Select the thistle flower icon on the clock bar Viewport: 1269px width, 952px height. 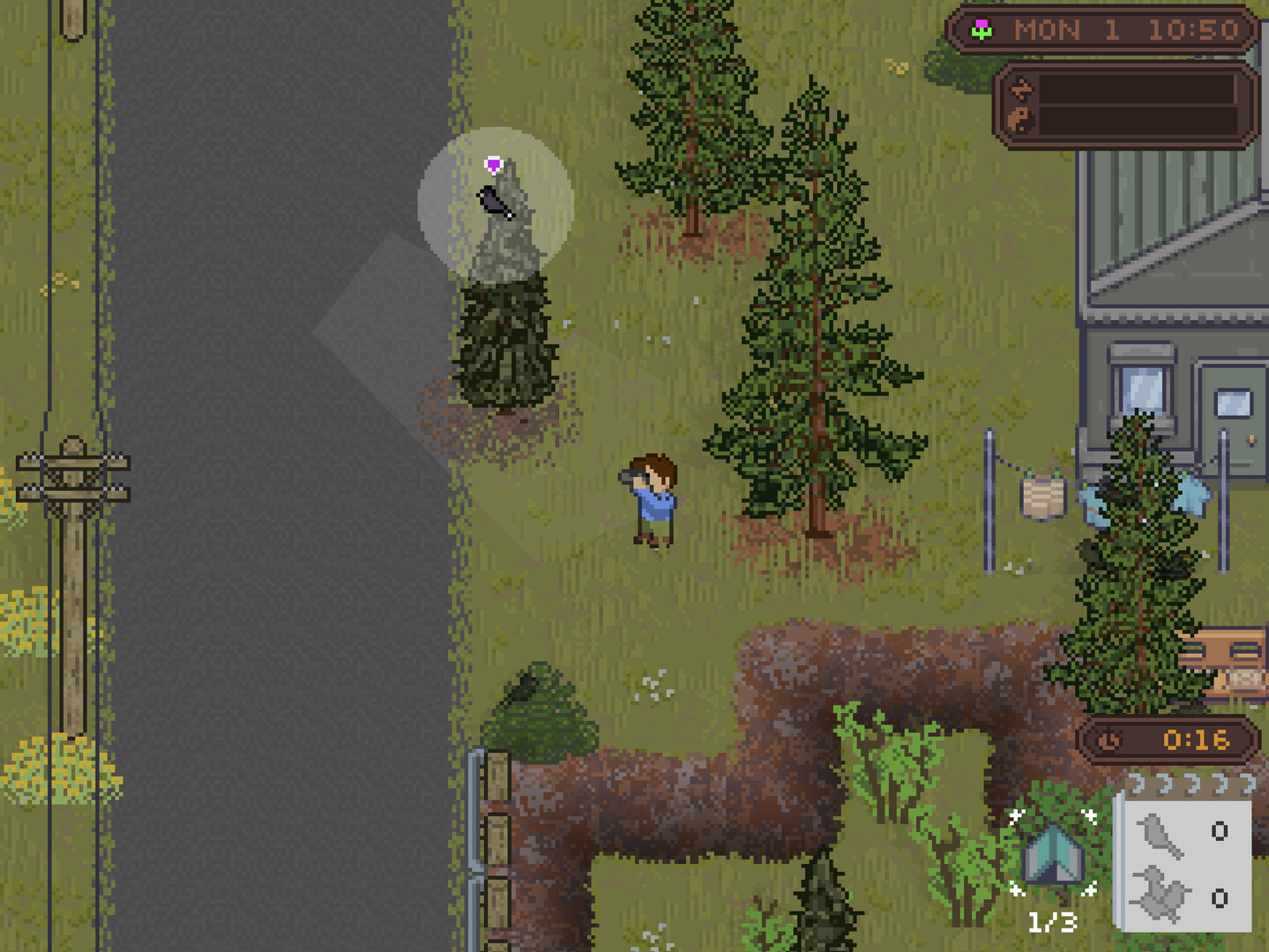[x=982, y=30]
